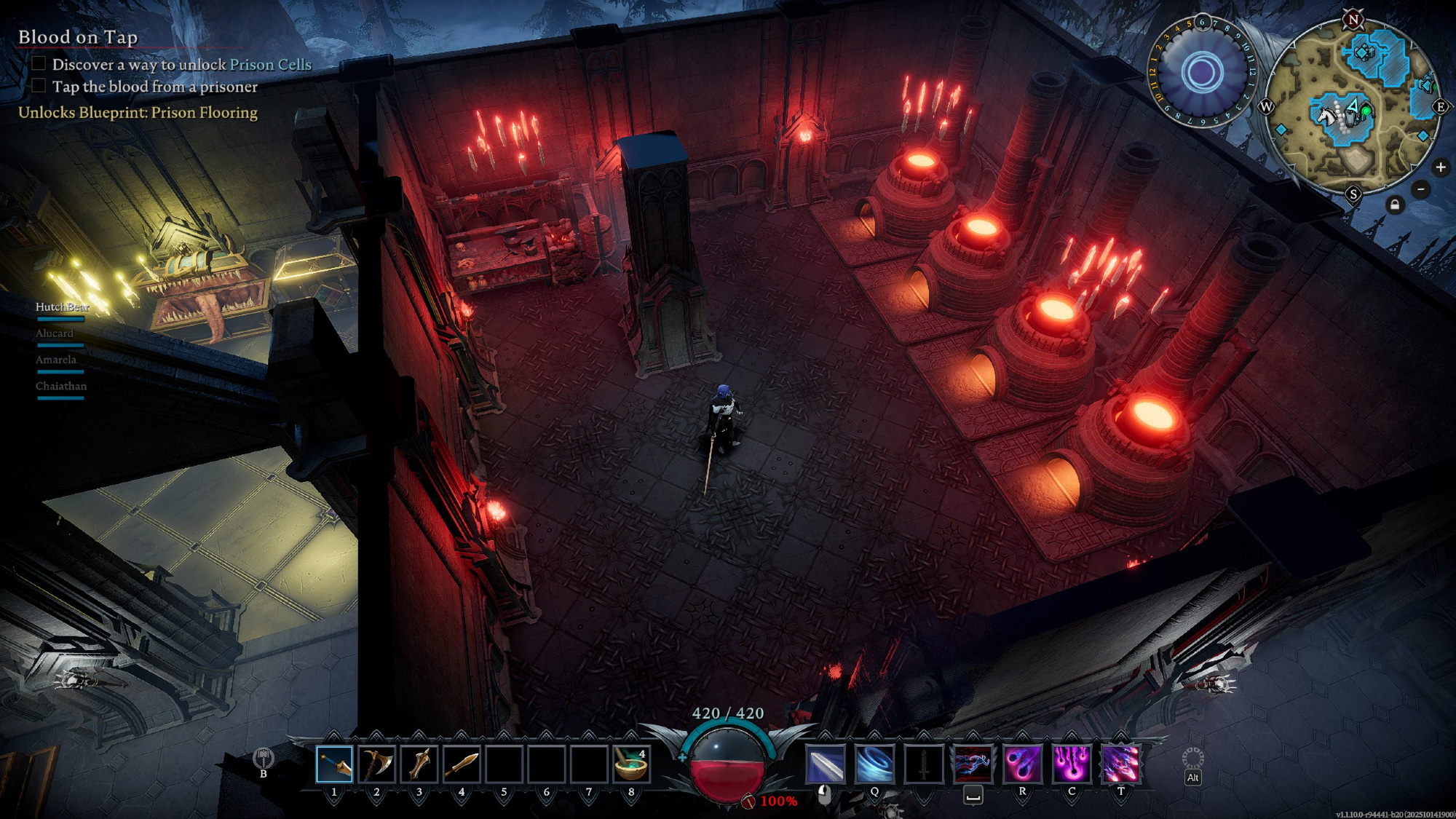Choose the mace in hotbar slot 3
The width and height of the screenshot is (1456, 819).
tap(419, 764)
